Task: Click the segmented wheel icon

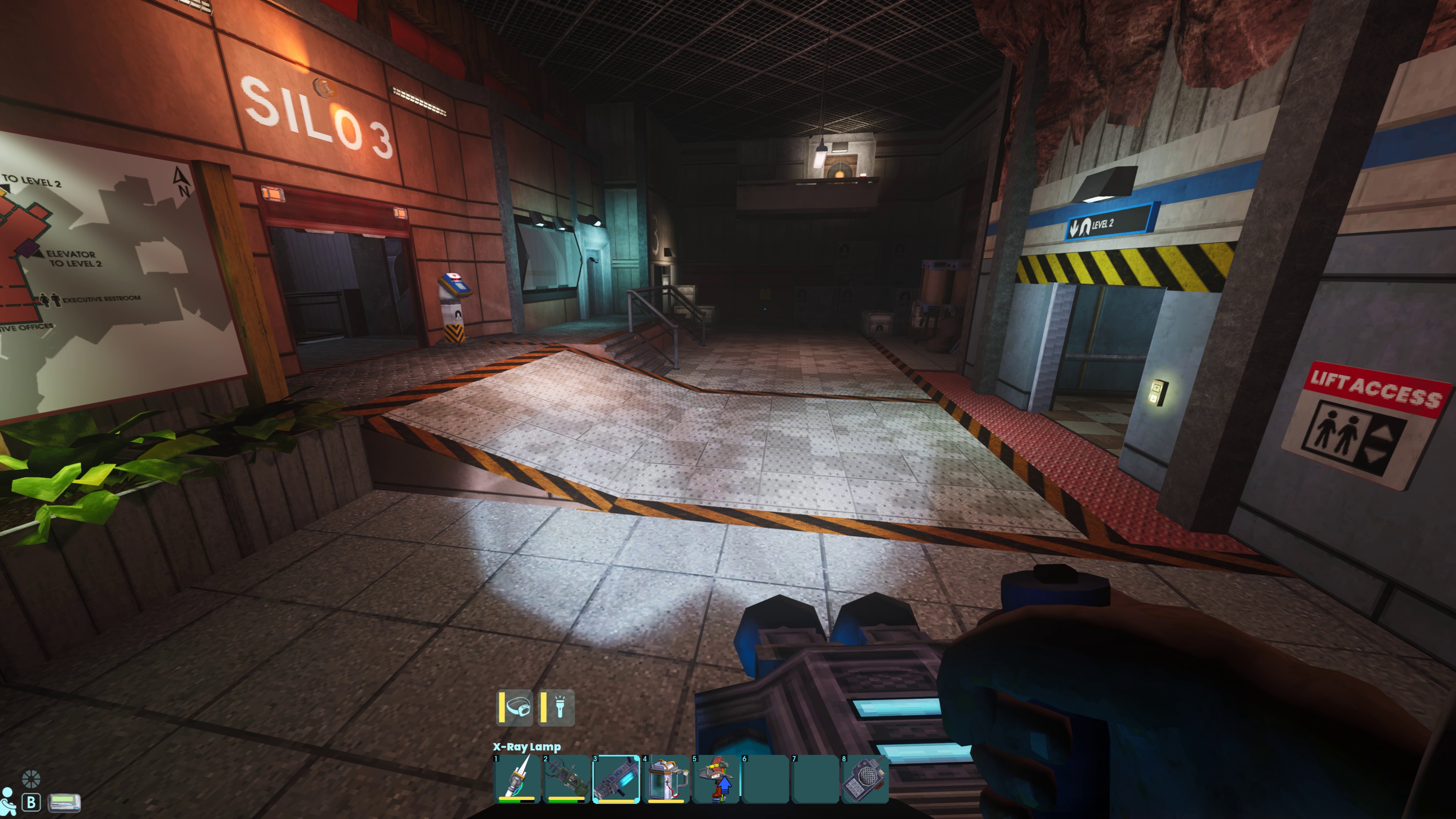Action: (x=30, y=779)
